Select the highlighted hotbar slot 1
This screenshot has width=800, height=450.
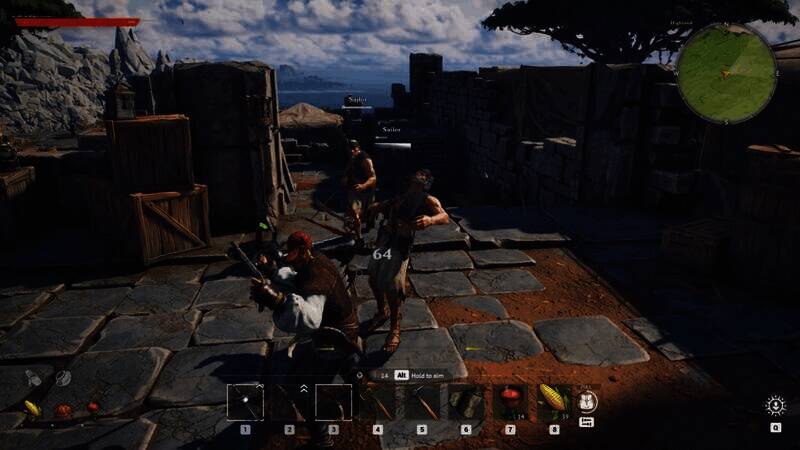[245, 401]
